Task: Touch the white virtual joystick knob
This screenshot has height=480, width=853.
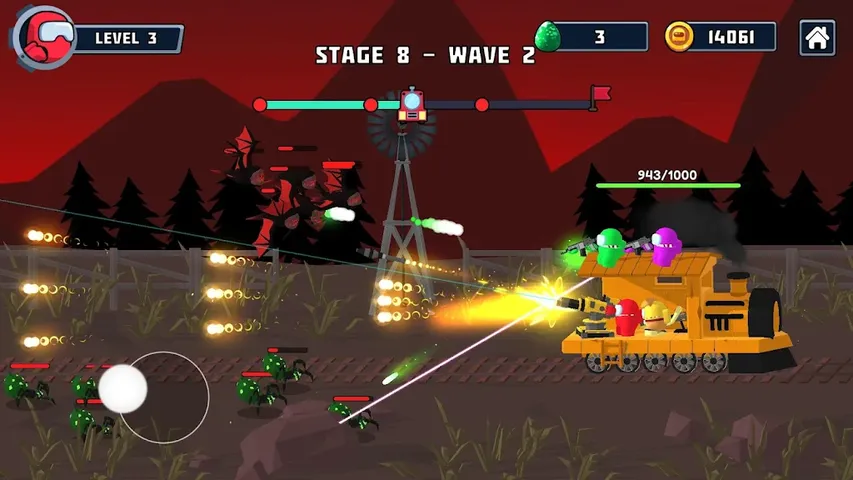Action: 123,388
